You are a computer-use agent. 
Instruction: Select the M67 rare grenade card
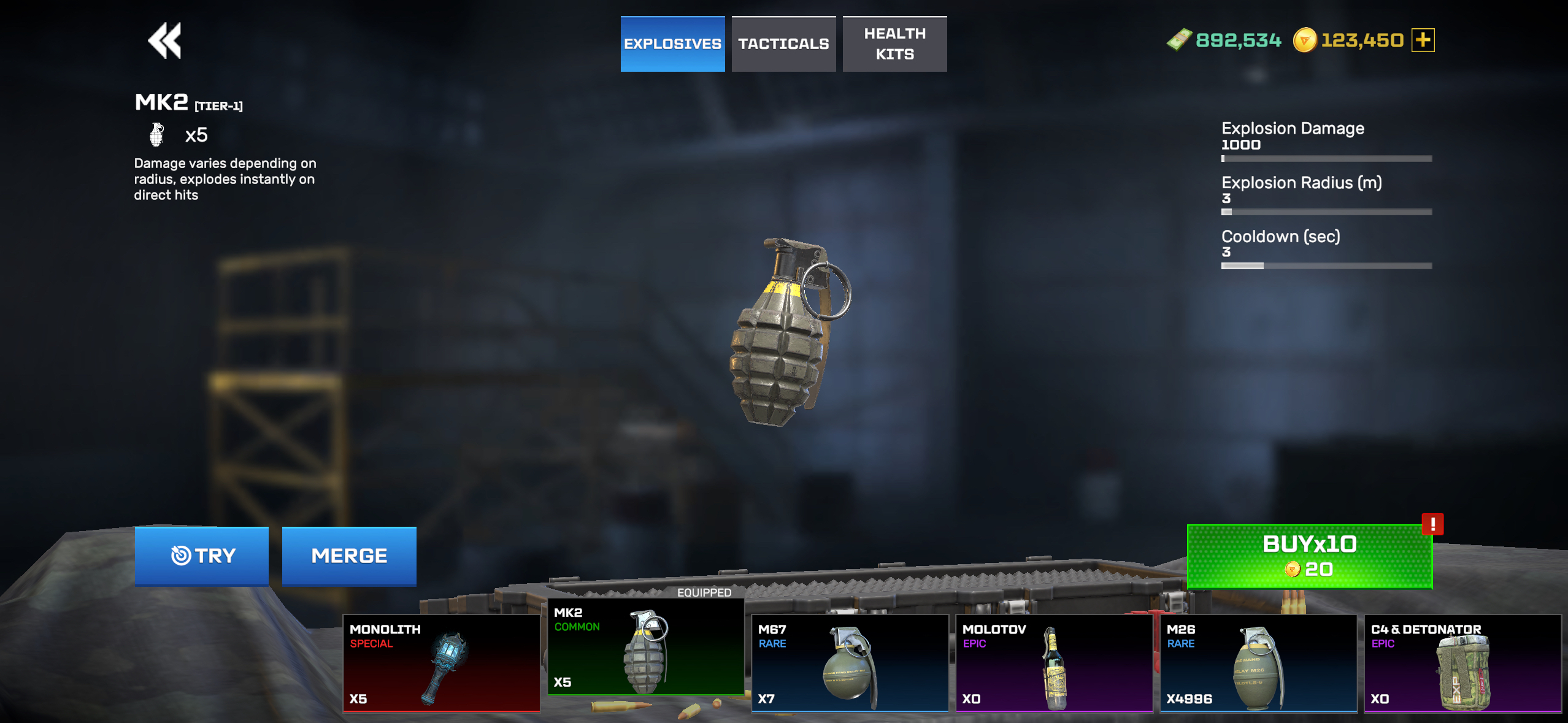pyautogui.click(x=850, y=663)
